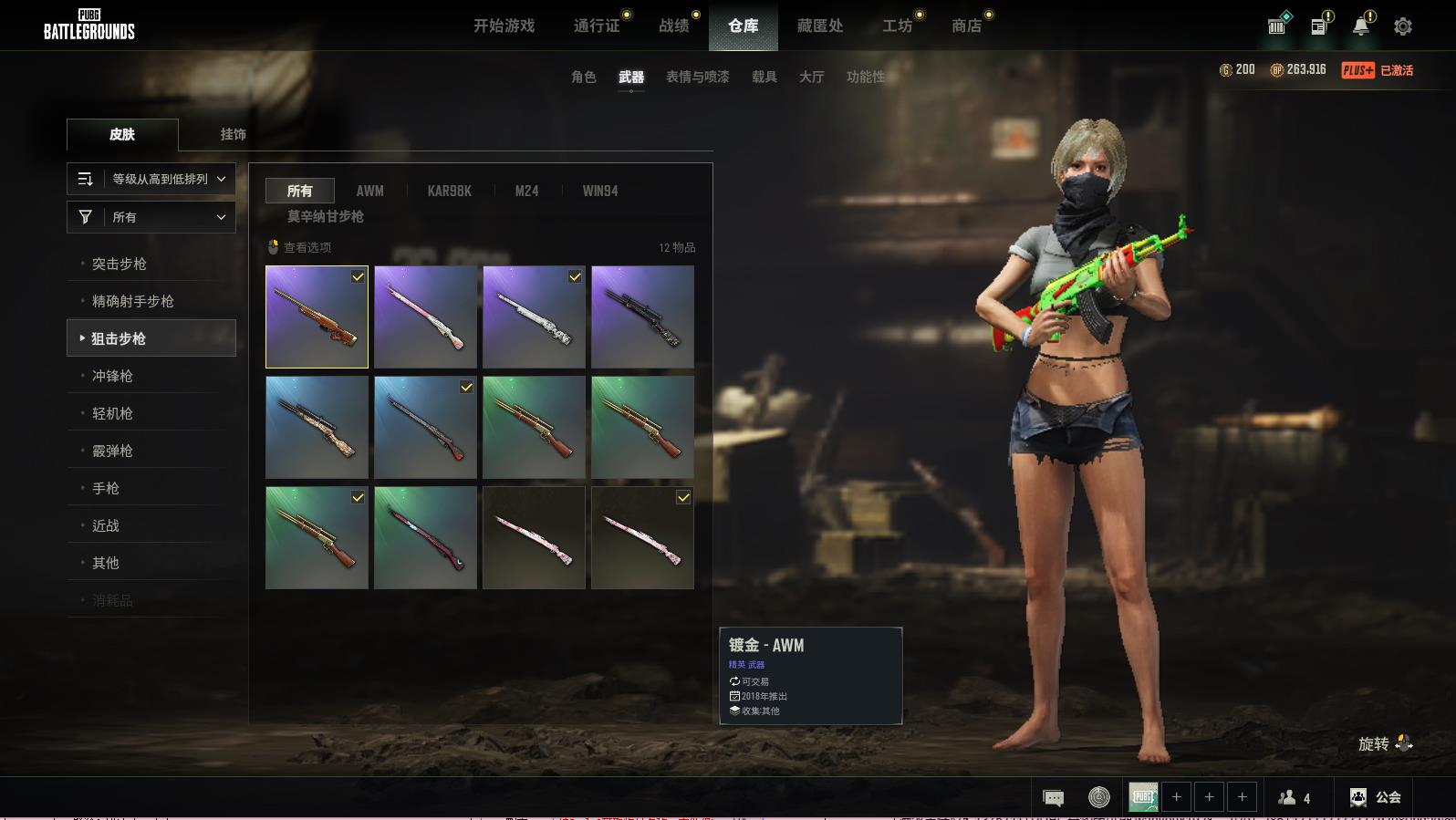Open the 挂饰 charms tab

pos(233,134)
